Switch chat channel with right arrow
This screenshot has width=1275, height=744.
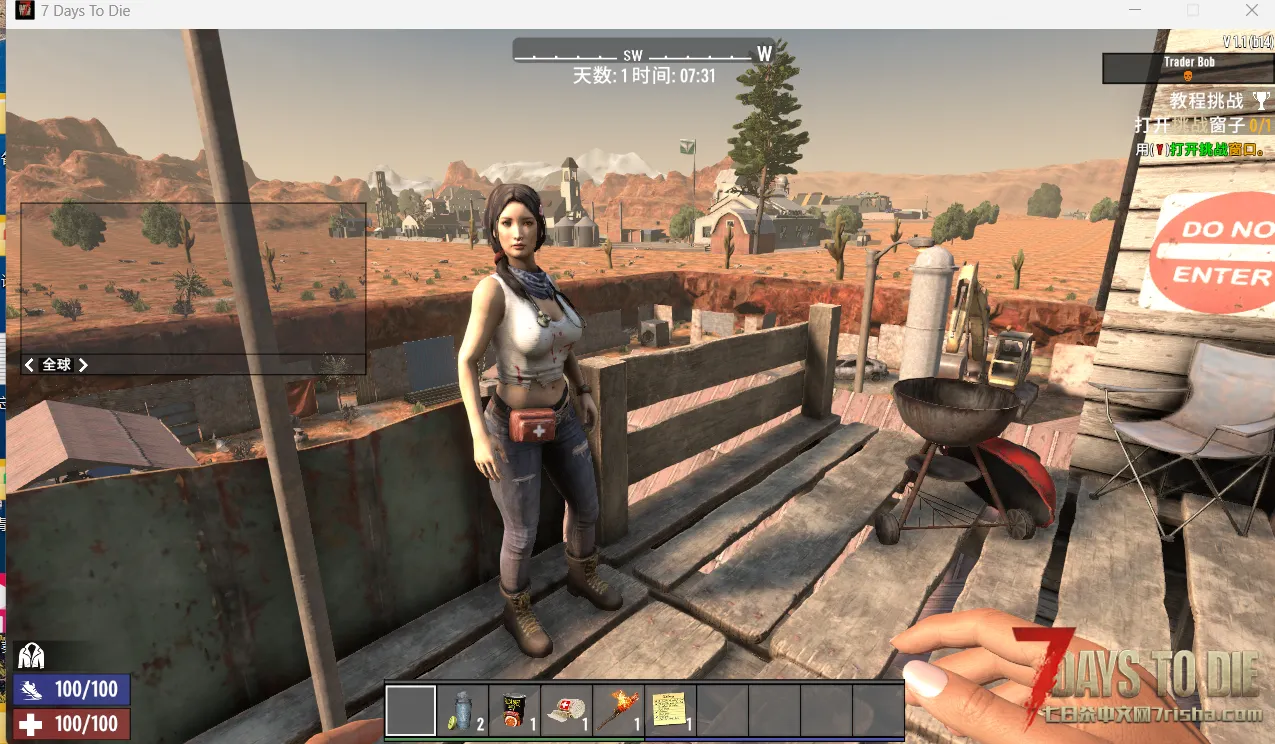pyautogui.click(x=83, y=365)
